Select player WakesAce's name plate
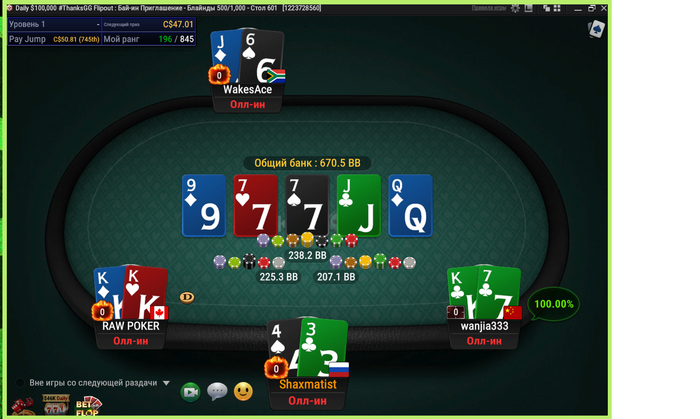This screenshot has width=700, height=419. pos(248,90)
